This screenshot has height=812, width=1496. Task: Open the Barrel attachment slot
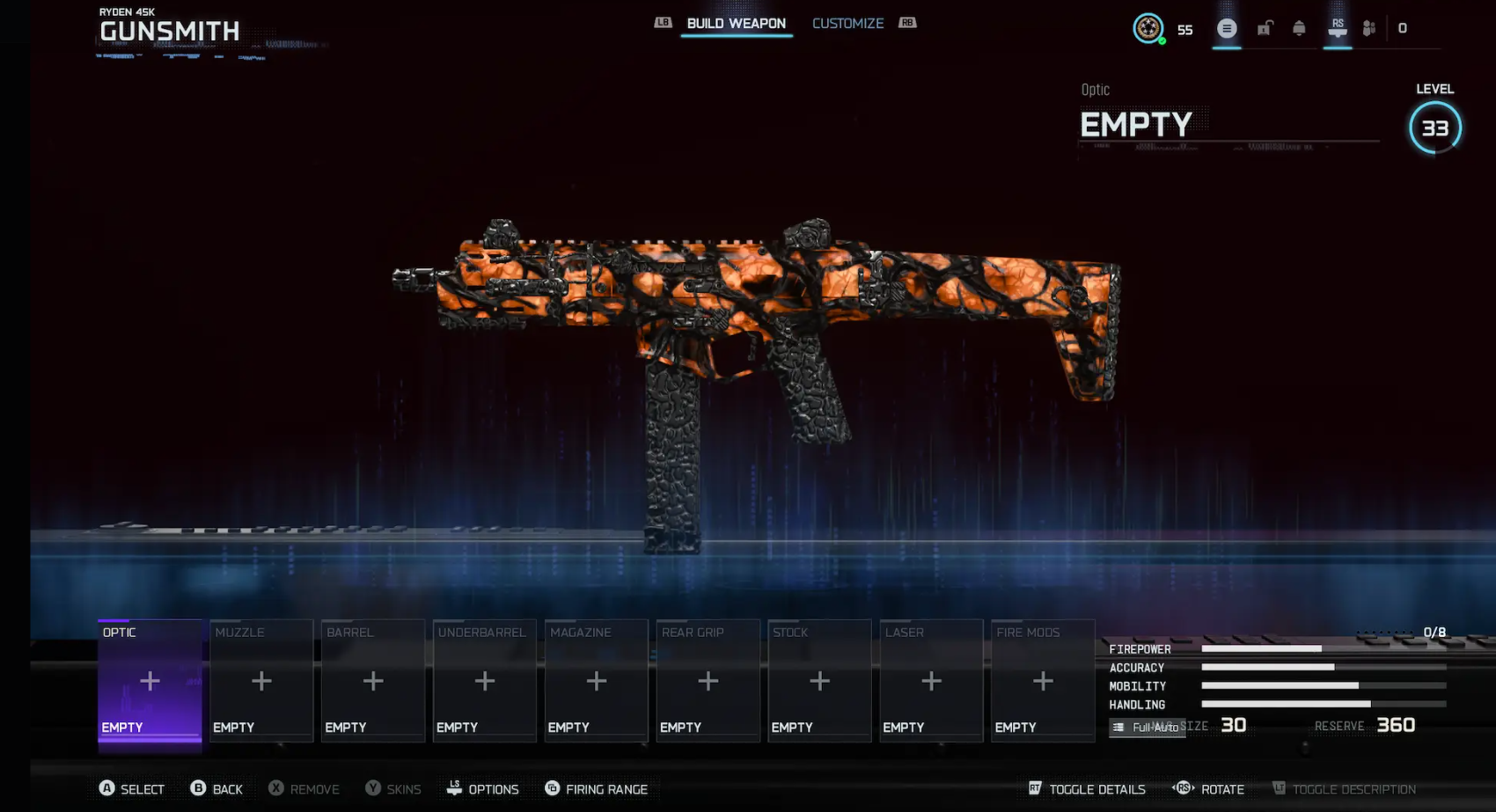(x=373, y=681)
